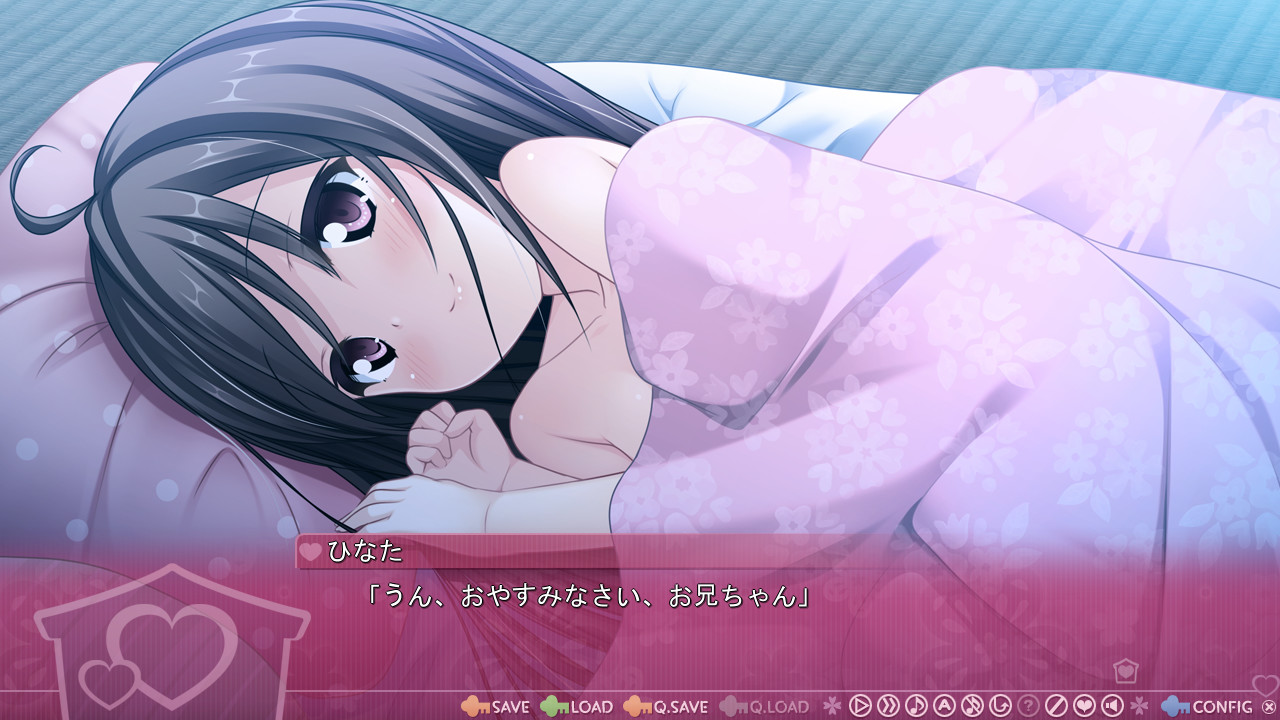Click the small house-with-heart icon
Screen dimensions: 1280x720
coord(1125,670)
